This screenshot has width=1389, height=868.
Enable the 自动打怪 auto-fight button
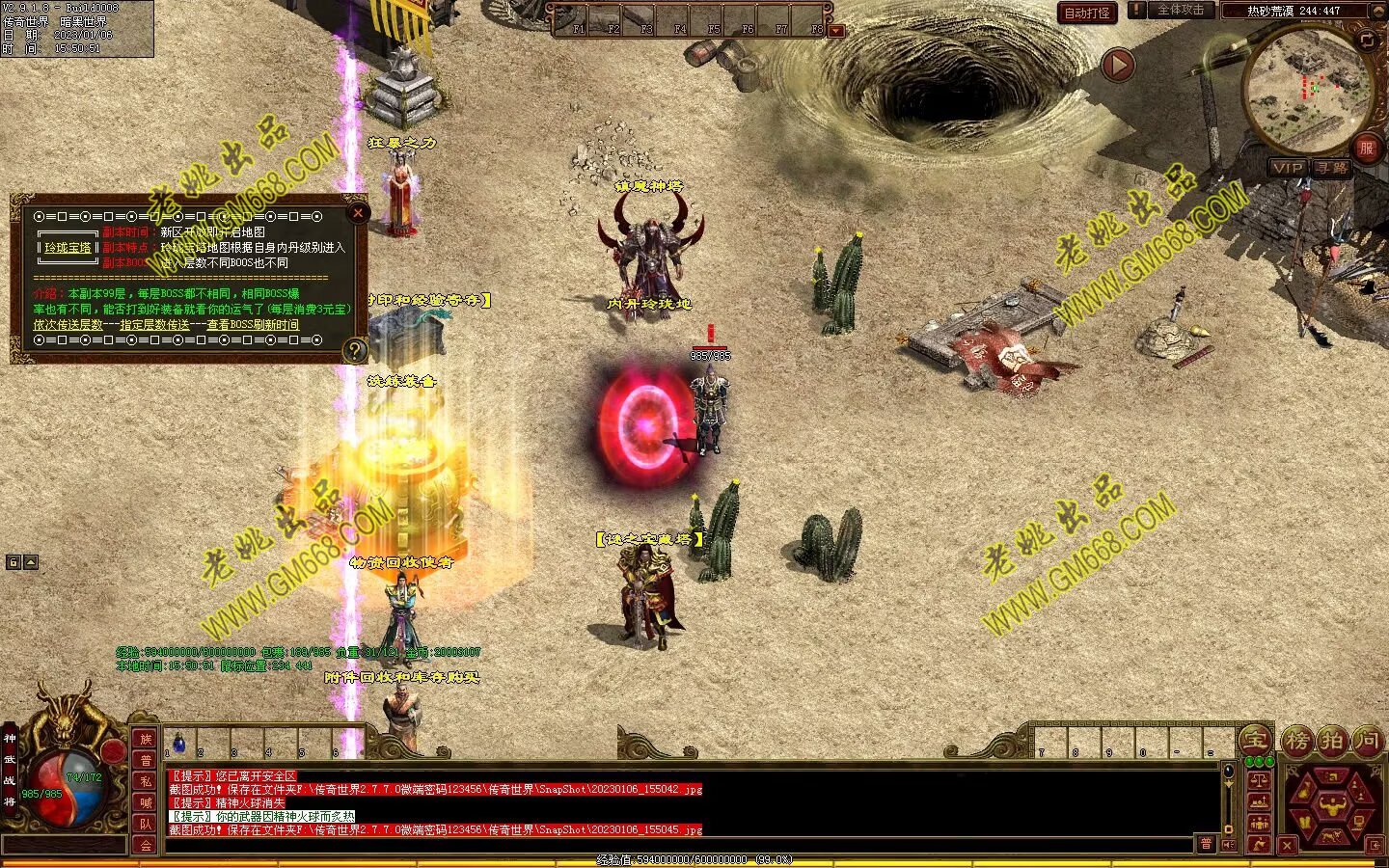pyautogui.click(x=1087, y=13)
